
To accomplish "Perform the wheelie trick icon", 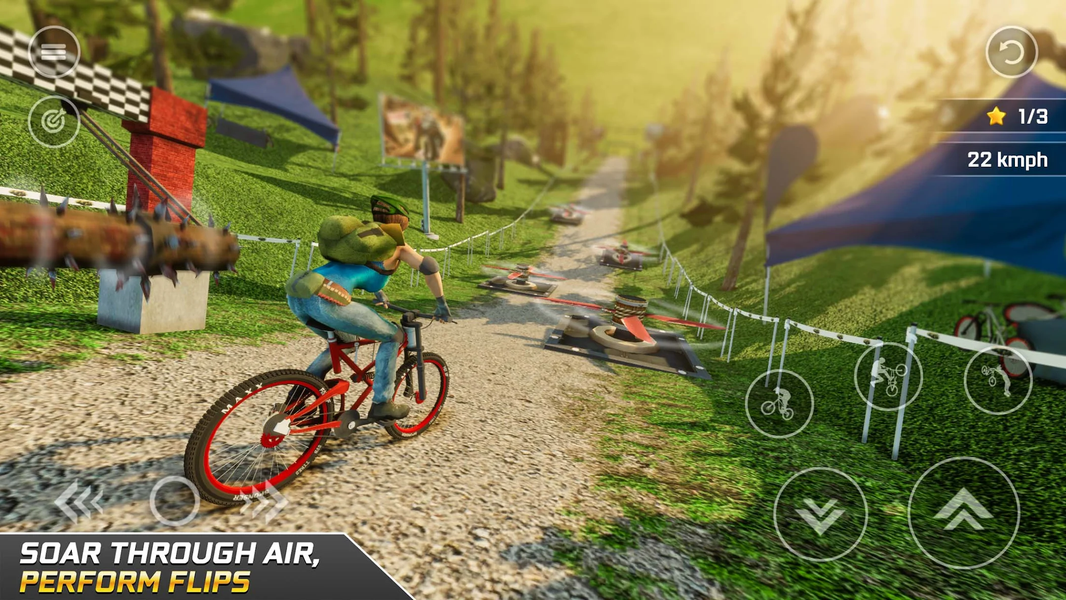I will (x=887, y=376).
